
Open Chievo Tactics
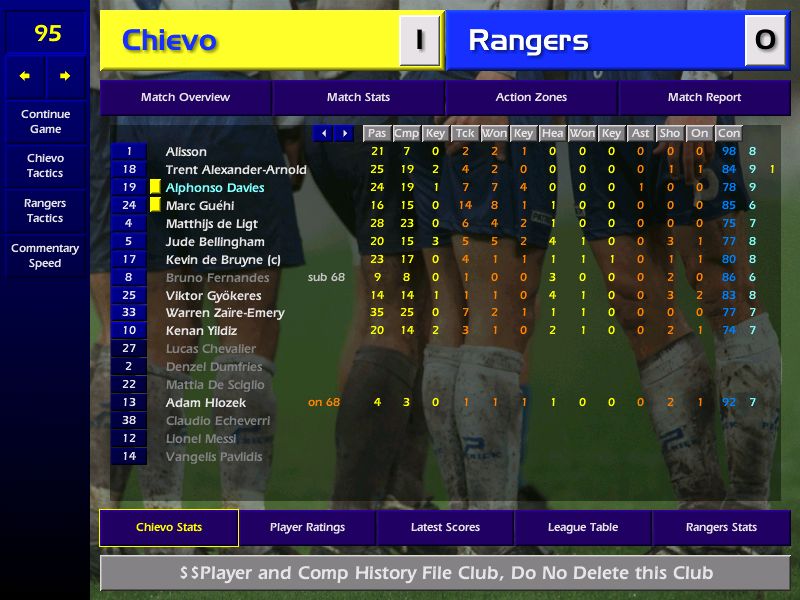(45, 166)
